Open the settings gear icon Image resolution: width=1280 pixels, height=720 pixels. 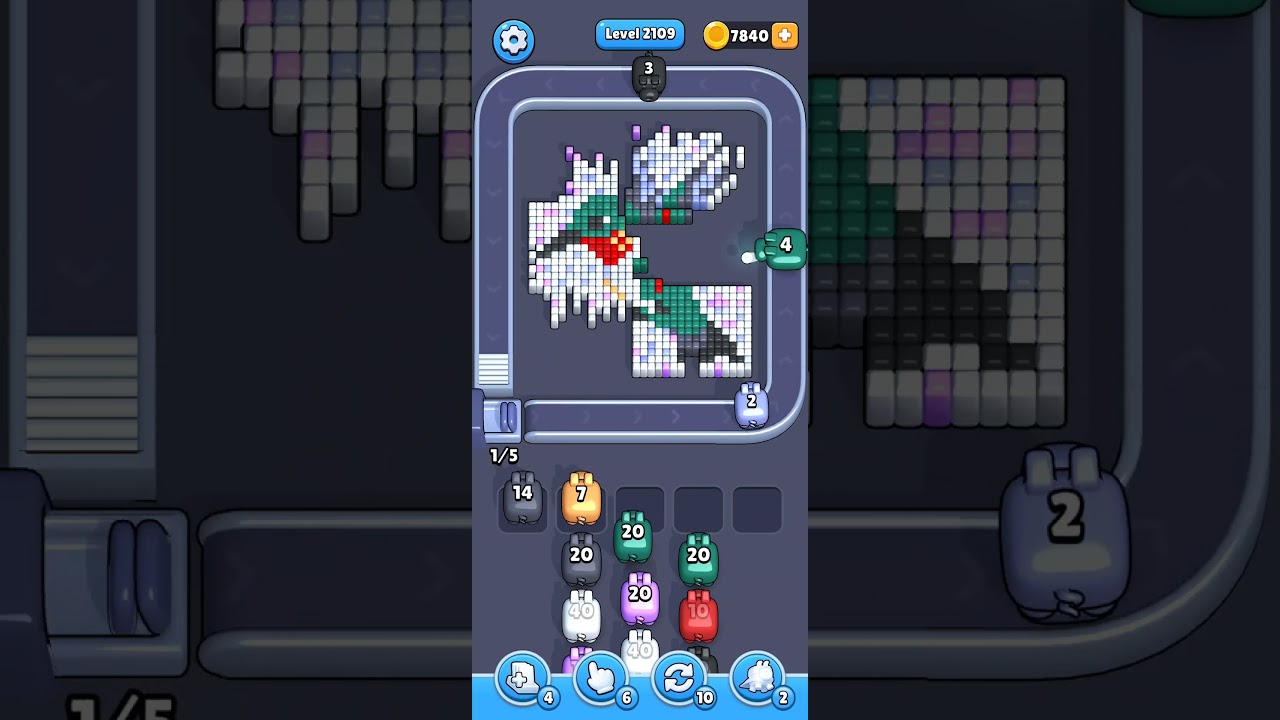pyautogui.click(x=514, y=40)
